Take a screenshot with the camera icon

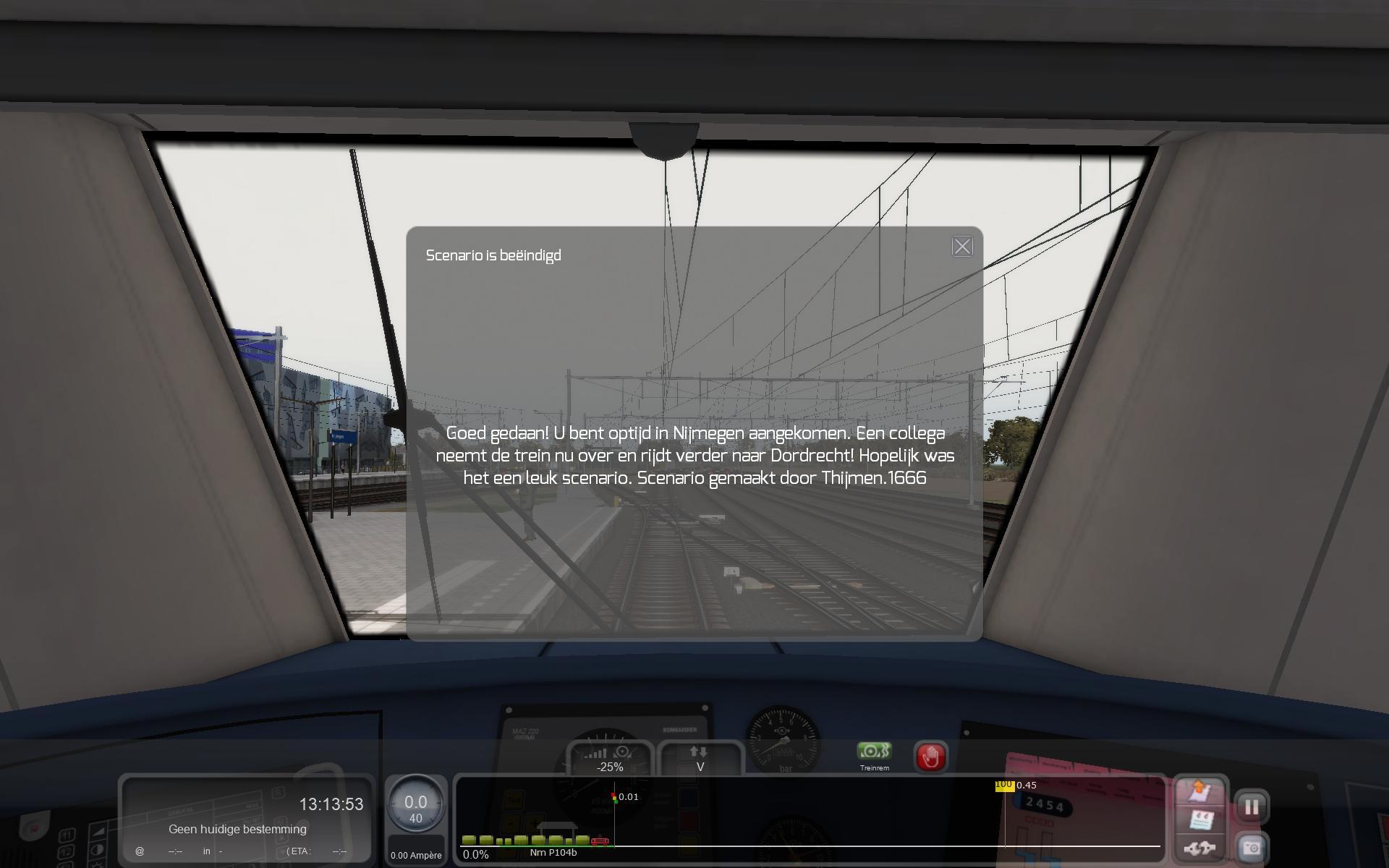1251,848
